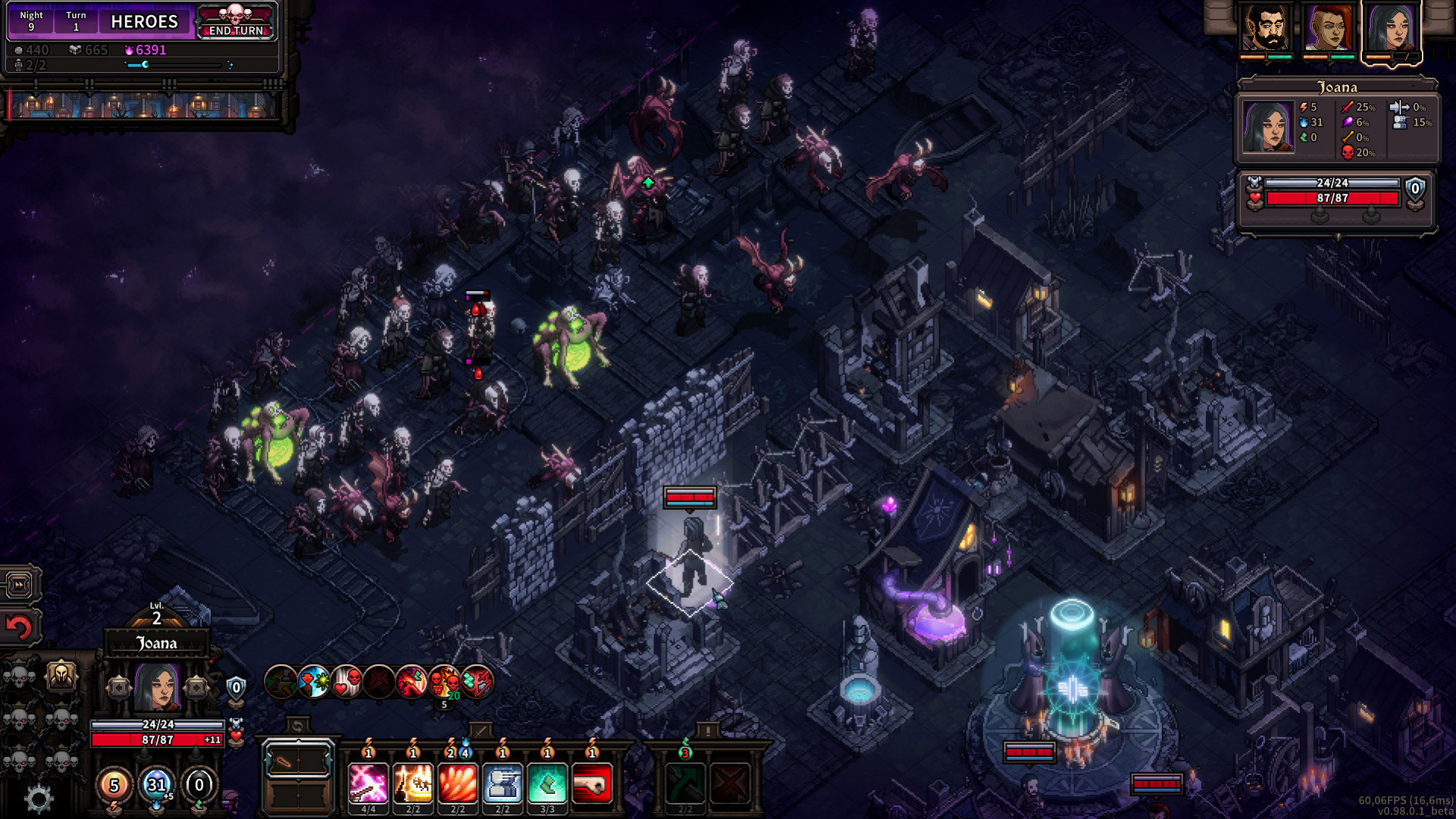Activate the blue armored dodge skill

pos(503,783)
